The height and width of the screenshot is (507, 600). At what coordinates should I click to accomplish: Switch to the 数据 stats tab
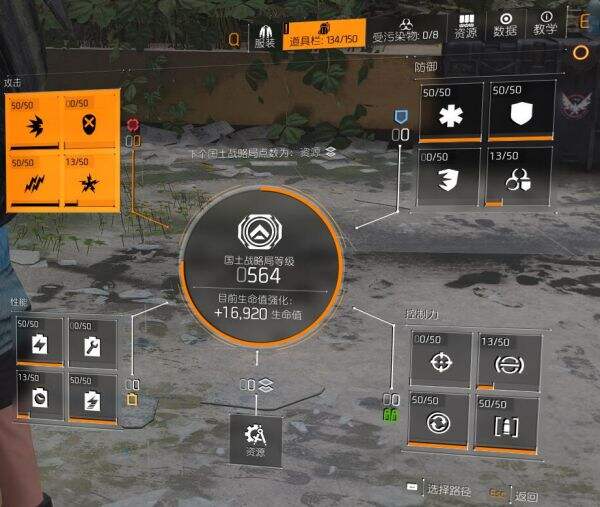(506, 32)
